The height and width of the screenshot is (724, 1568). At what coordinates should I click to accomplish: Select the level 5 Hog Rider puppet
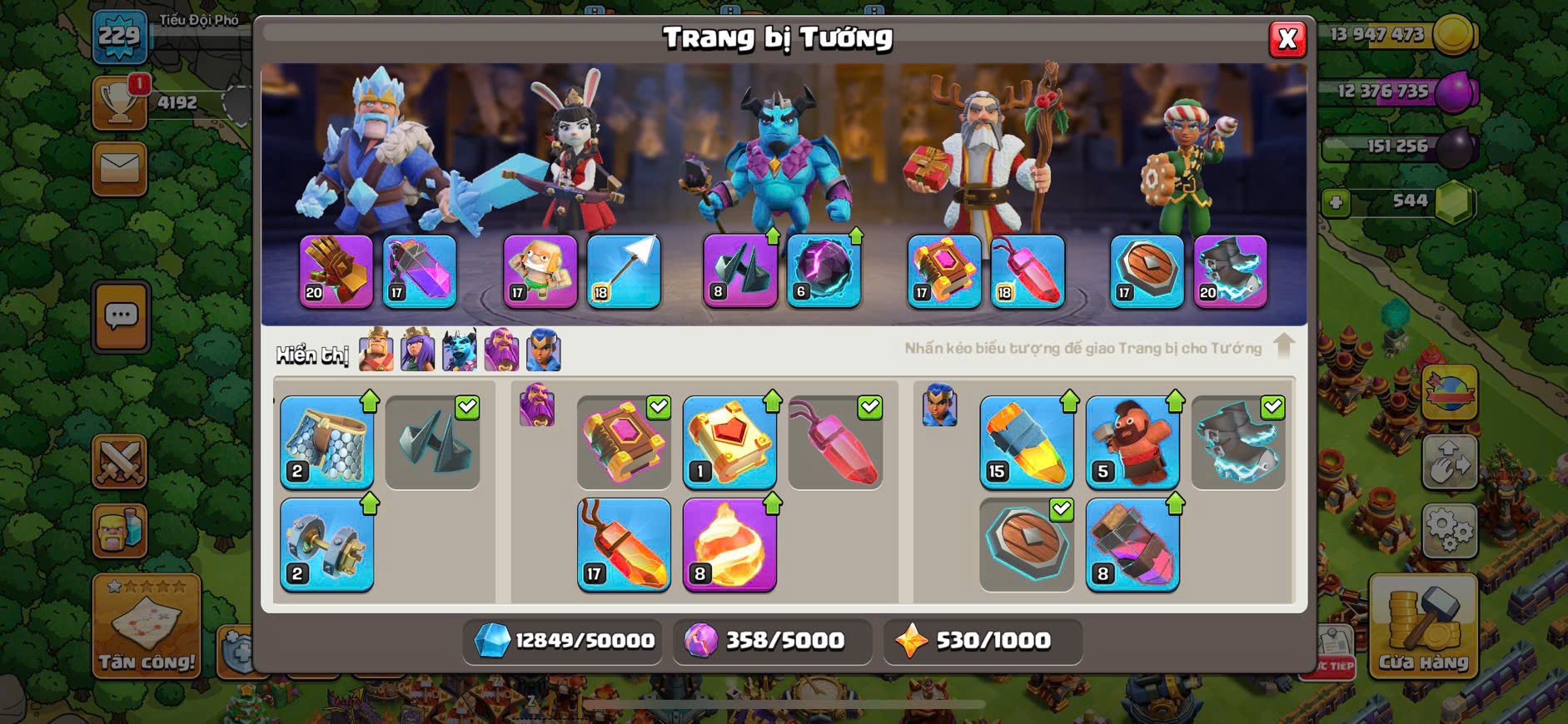[x=1132, y=442]
